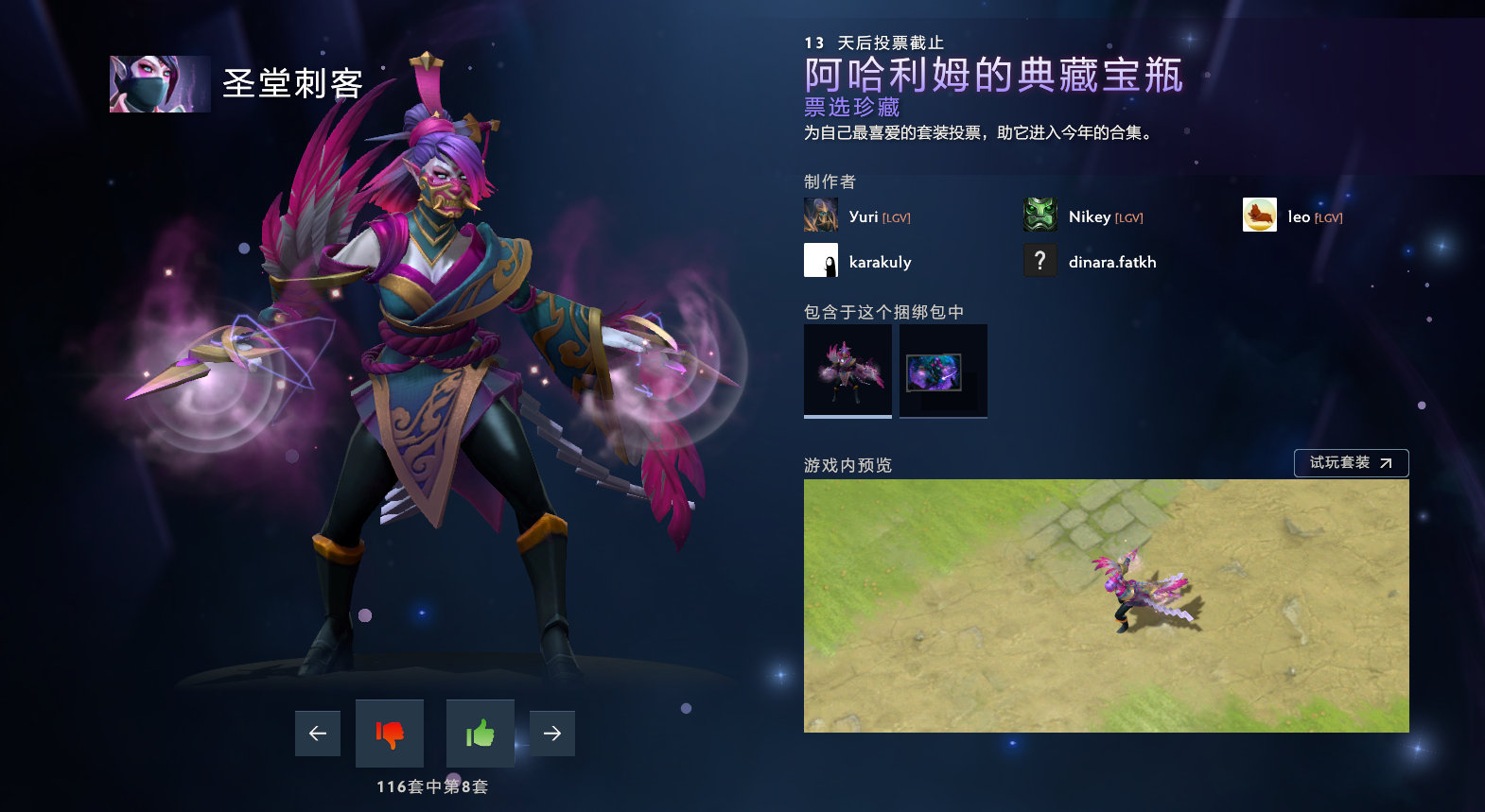Click the arrow icon inside 试玩套装 button
This screenshot has width=1485, height=812.
(1385, 462)
